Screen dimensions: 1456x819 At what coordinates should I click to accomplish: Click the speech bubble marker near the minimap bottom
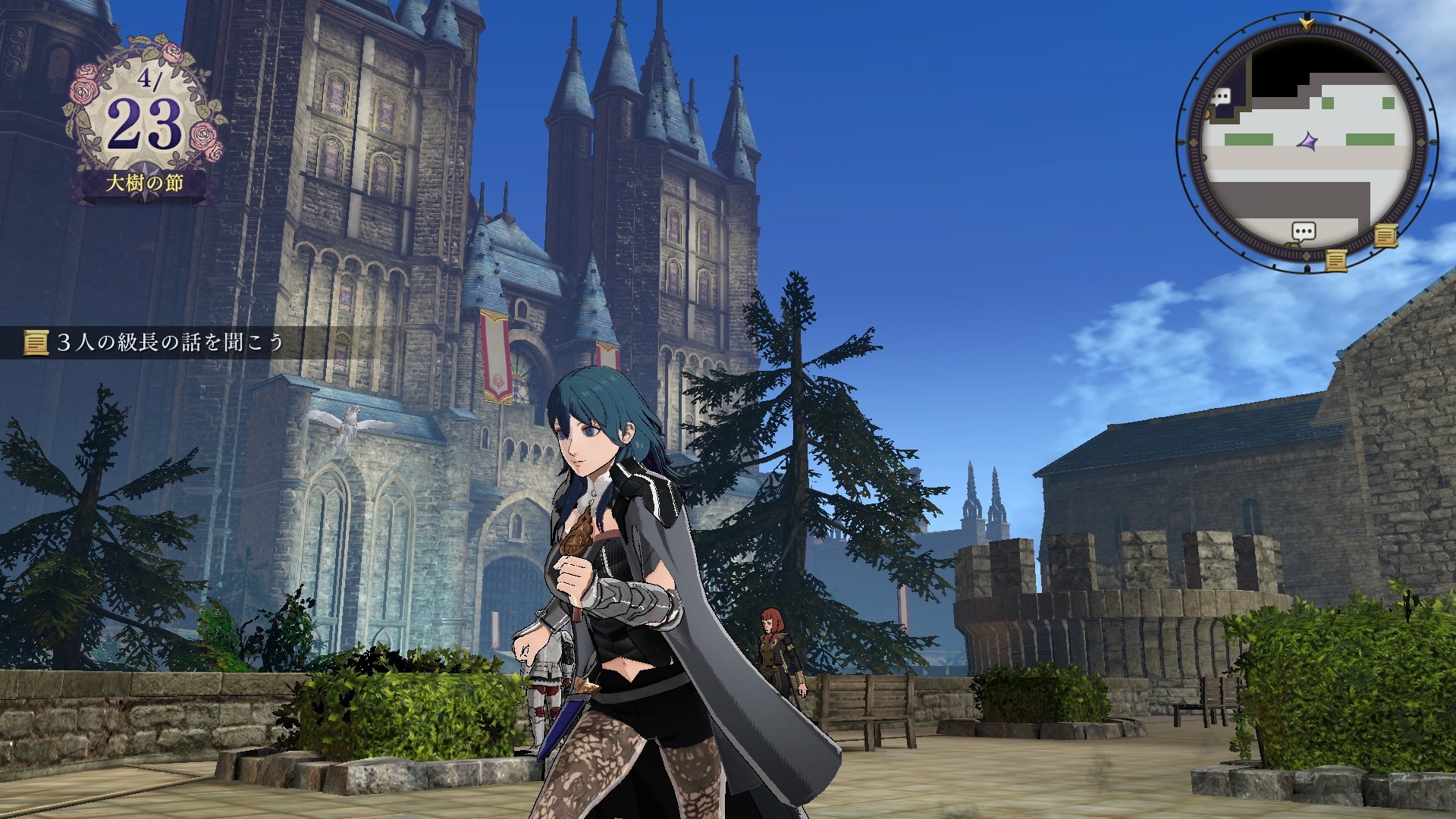pyautogui.click(x=1304, y=231)
